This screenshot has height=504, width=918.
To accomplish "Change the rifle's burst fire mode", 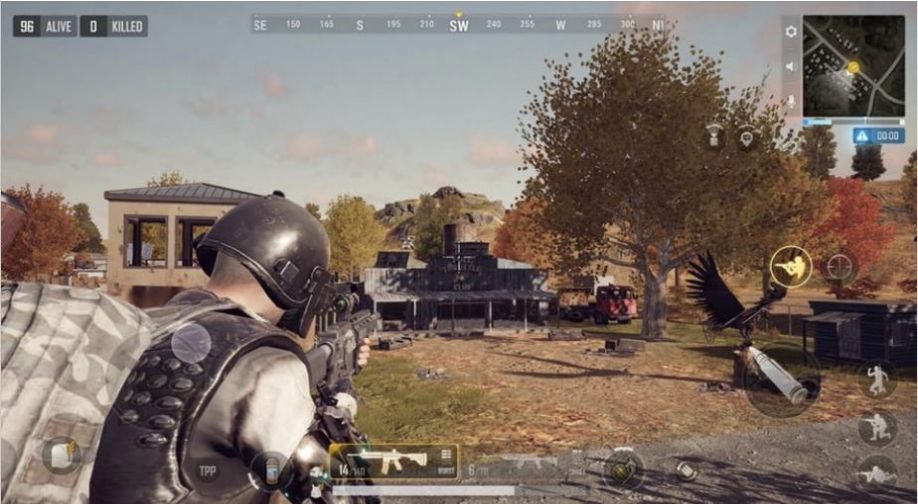I will (445, 460).
